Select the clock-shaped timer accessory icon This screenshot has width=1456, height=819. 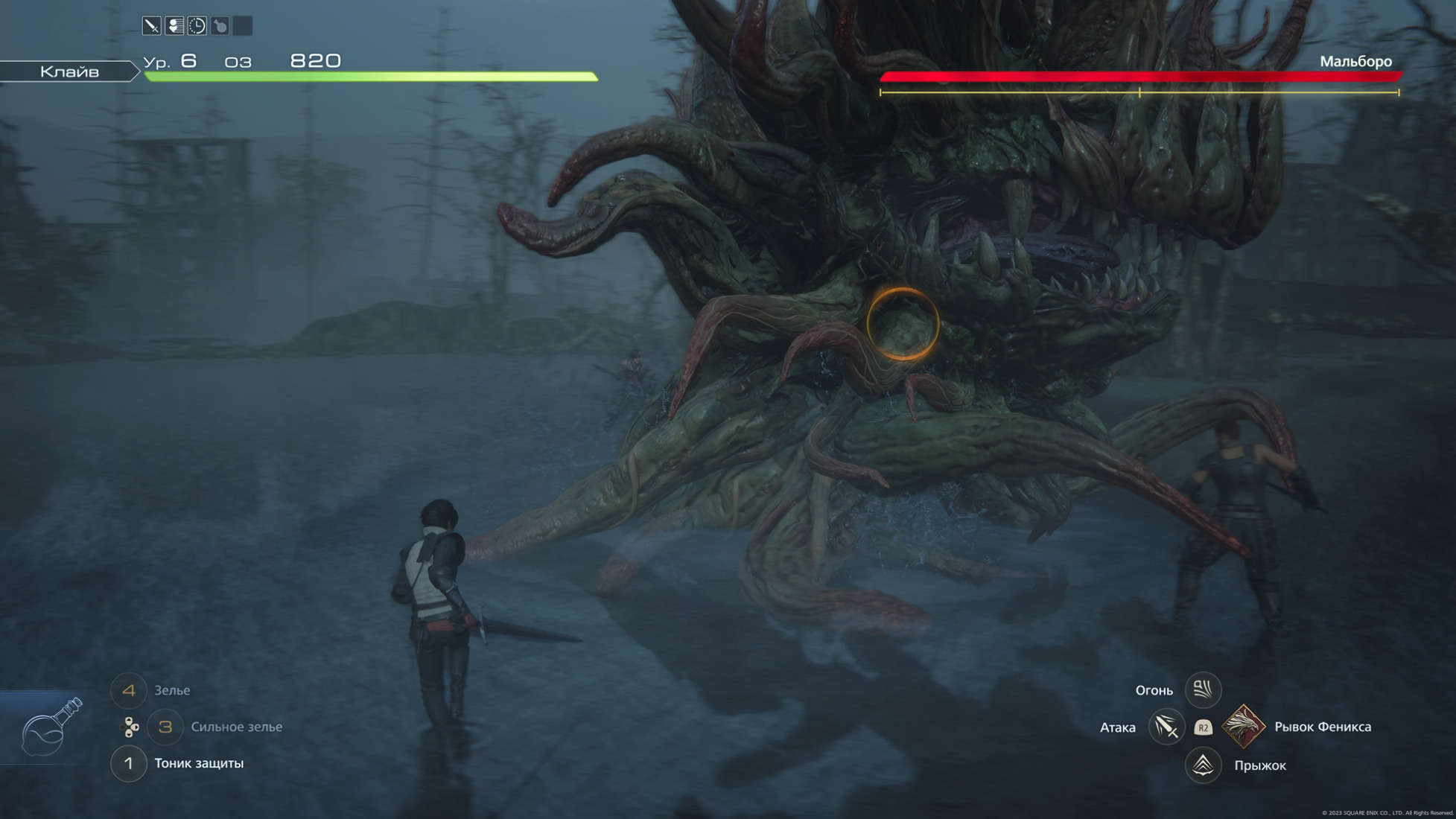coord(197,26)
